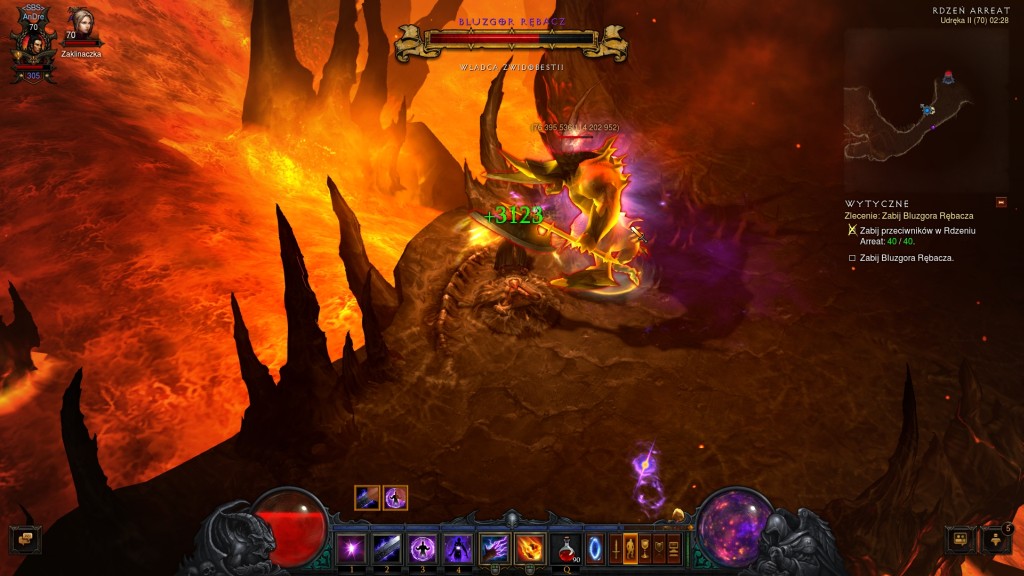Trigger the glowing silhouette skill in slot 4
This screenshot has width=1024, height=576.
(x=459, y=548)
